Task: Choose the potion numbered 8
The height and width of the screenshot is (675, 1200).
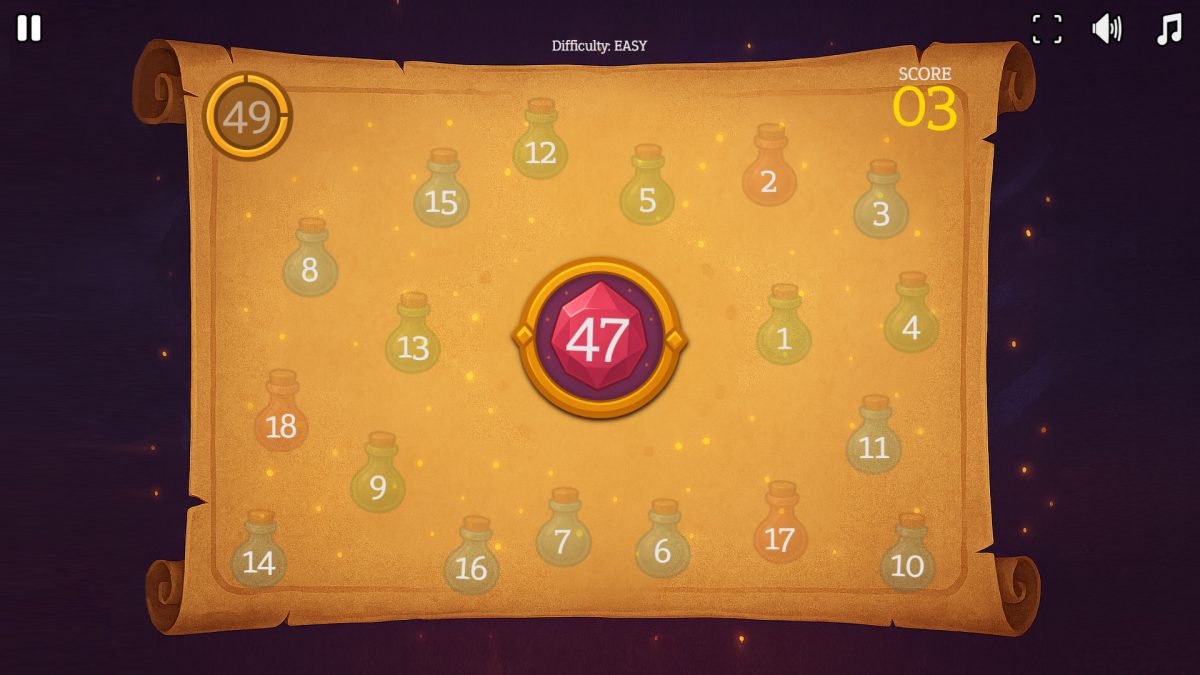Action: tap(310, 263)
